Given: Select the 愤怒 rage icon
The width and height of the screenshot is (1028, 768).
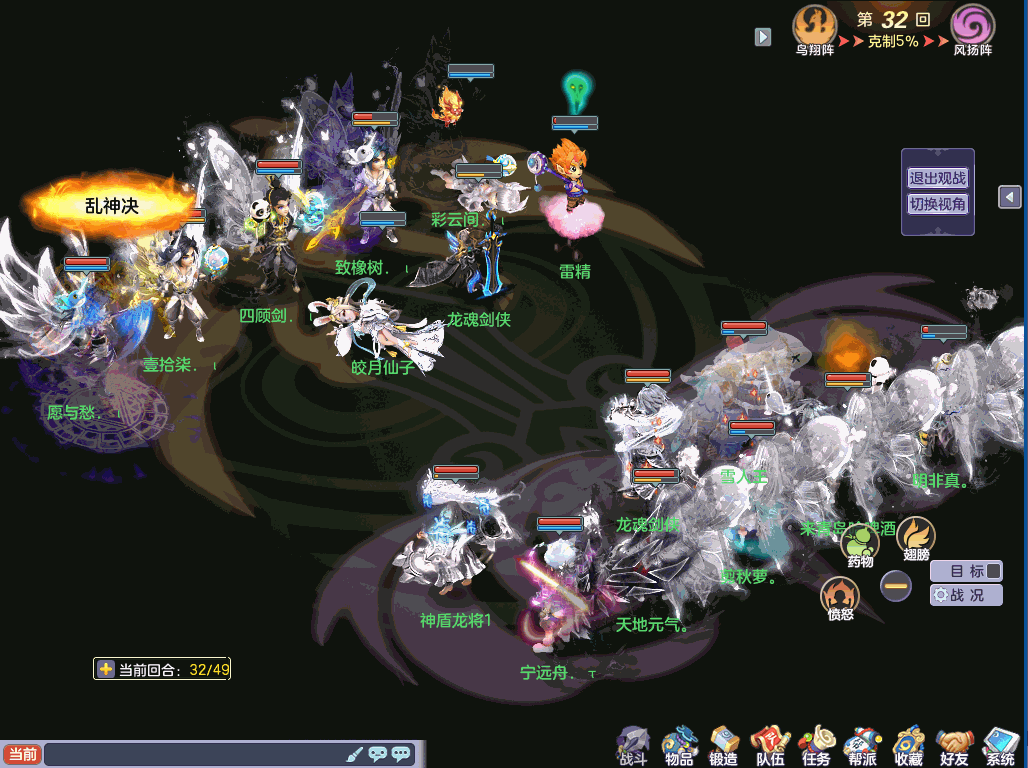Looking at the screenshot, I should [x=840, y=597].
